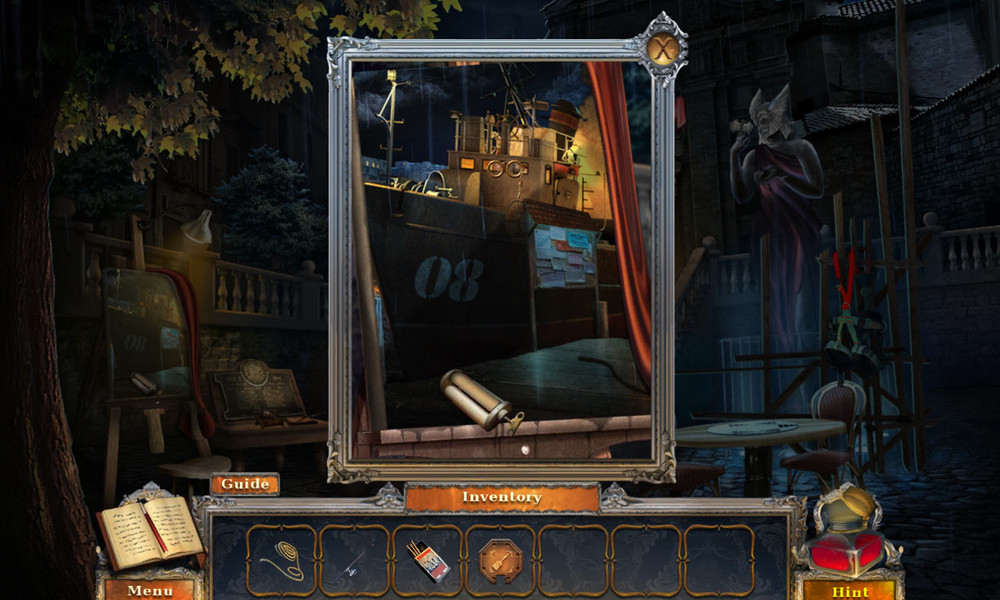This screenshot has height=600, width=1000.
Task: Open the Menu
Action: 150,590
